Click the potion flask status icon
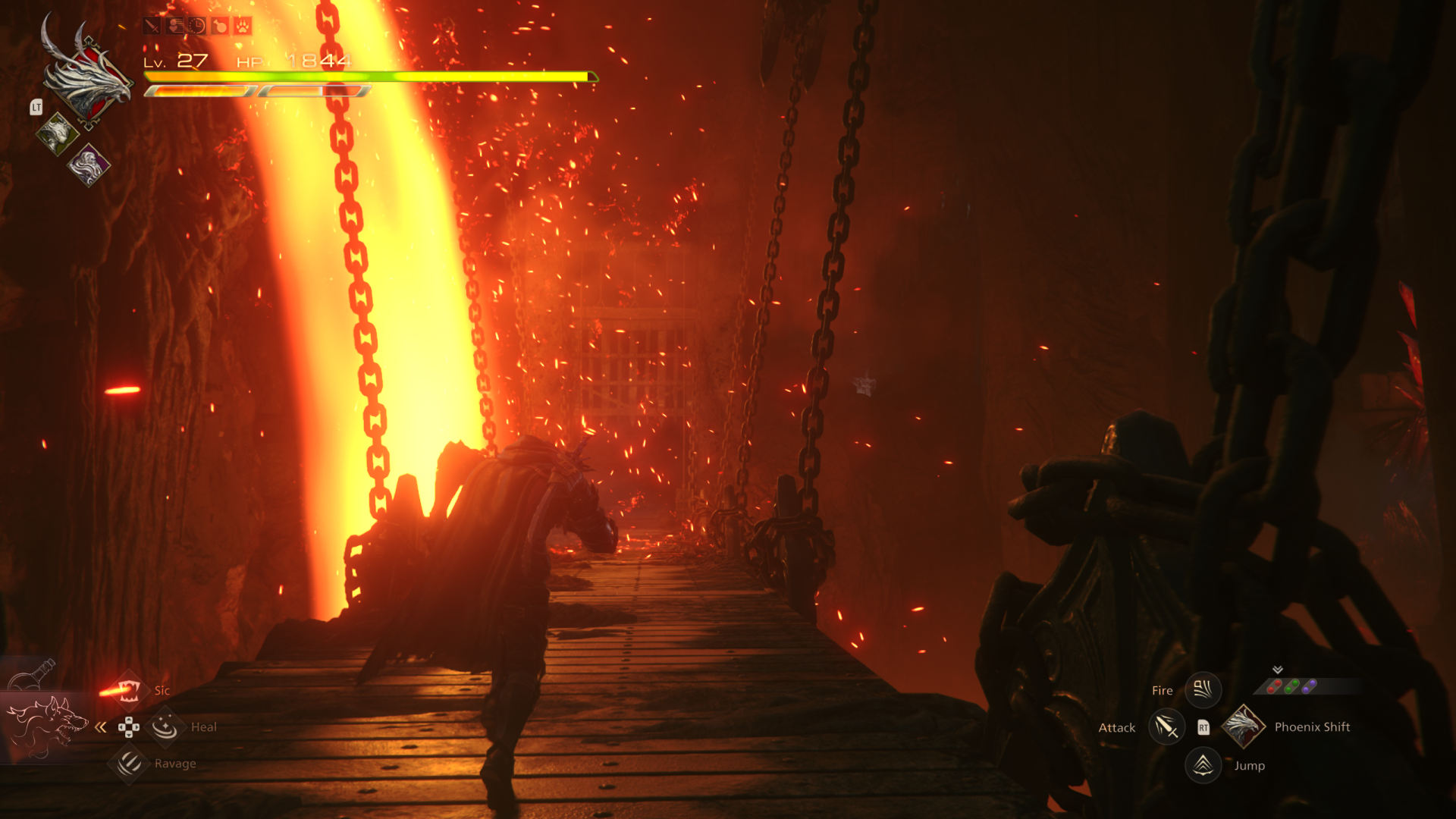The width and height of the screenshot is (1456, 819). click(x=220, y=27)
